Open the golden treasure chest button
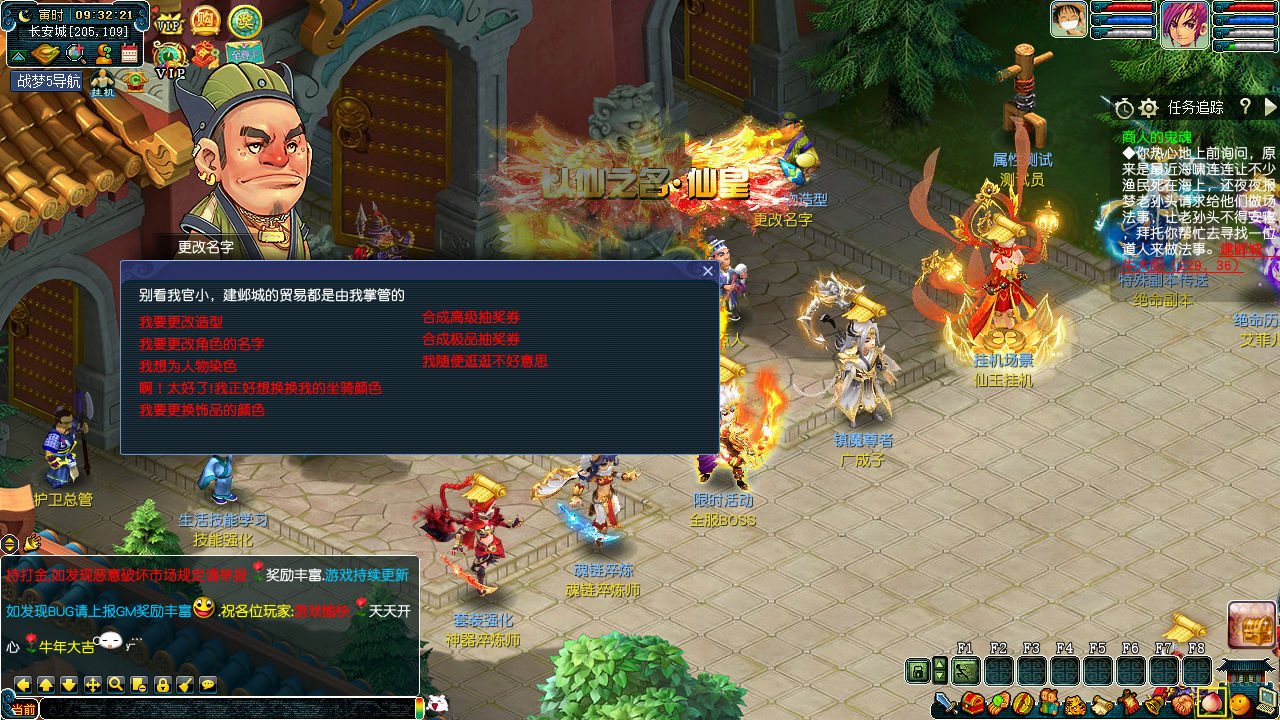Screen dimensions: 1280x720 point(1252,625)
